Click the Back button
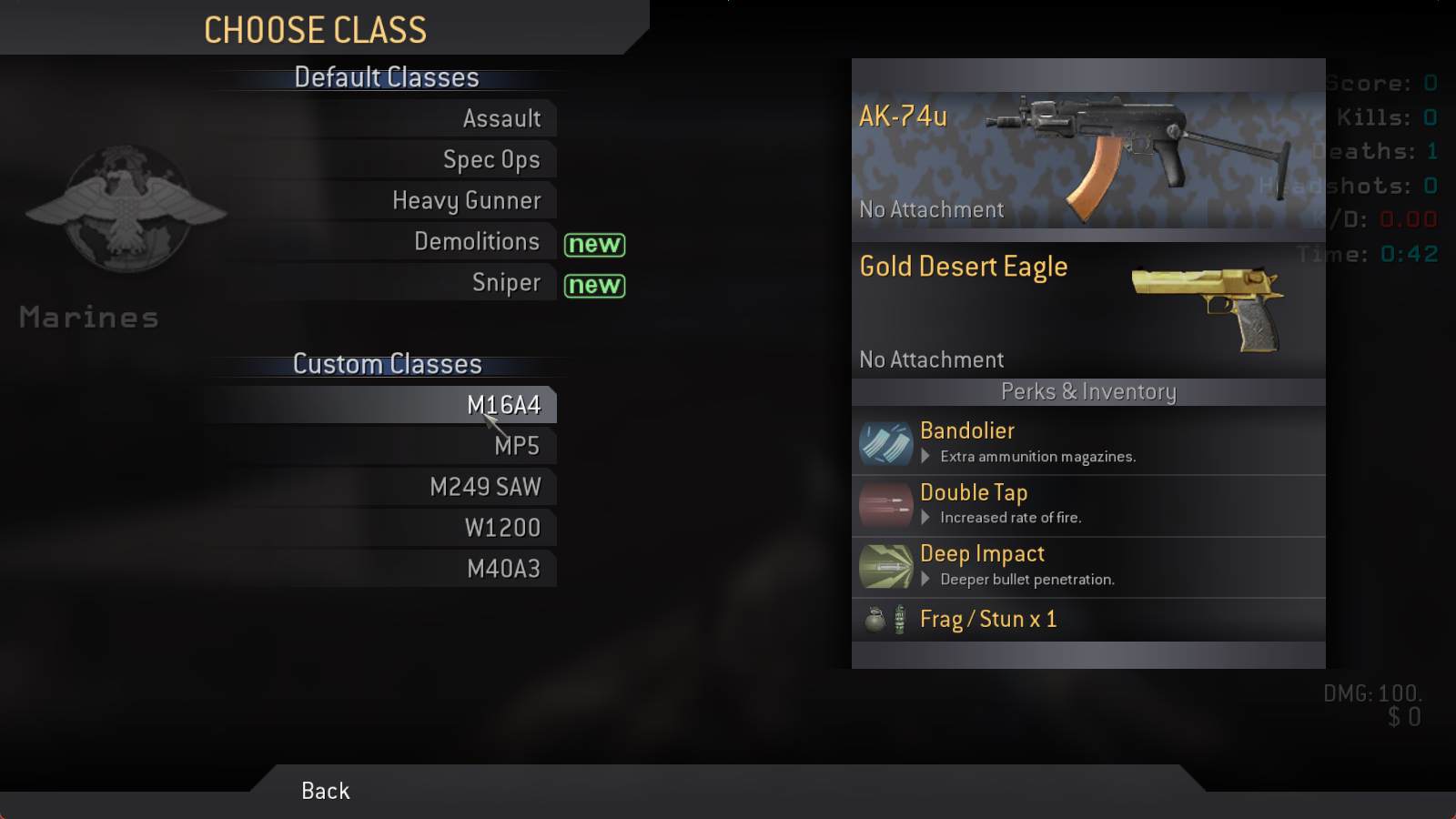This screenshot has height=819, width=1456. pos(325,791)
